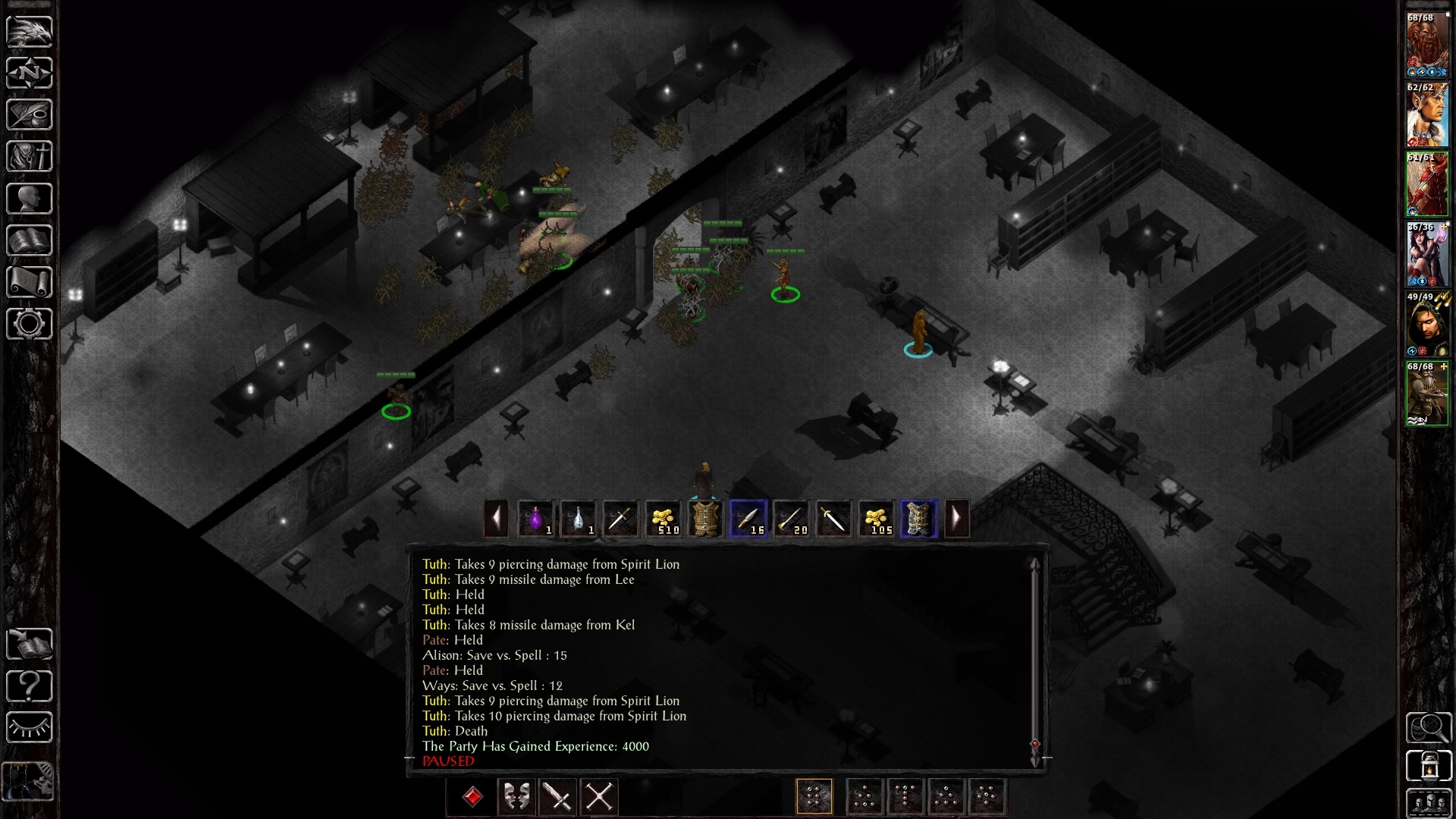This screenshot has width=1456, height=819.
Task: Click the magnifying glass button
Action: pos(1429,728)
